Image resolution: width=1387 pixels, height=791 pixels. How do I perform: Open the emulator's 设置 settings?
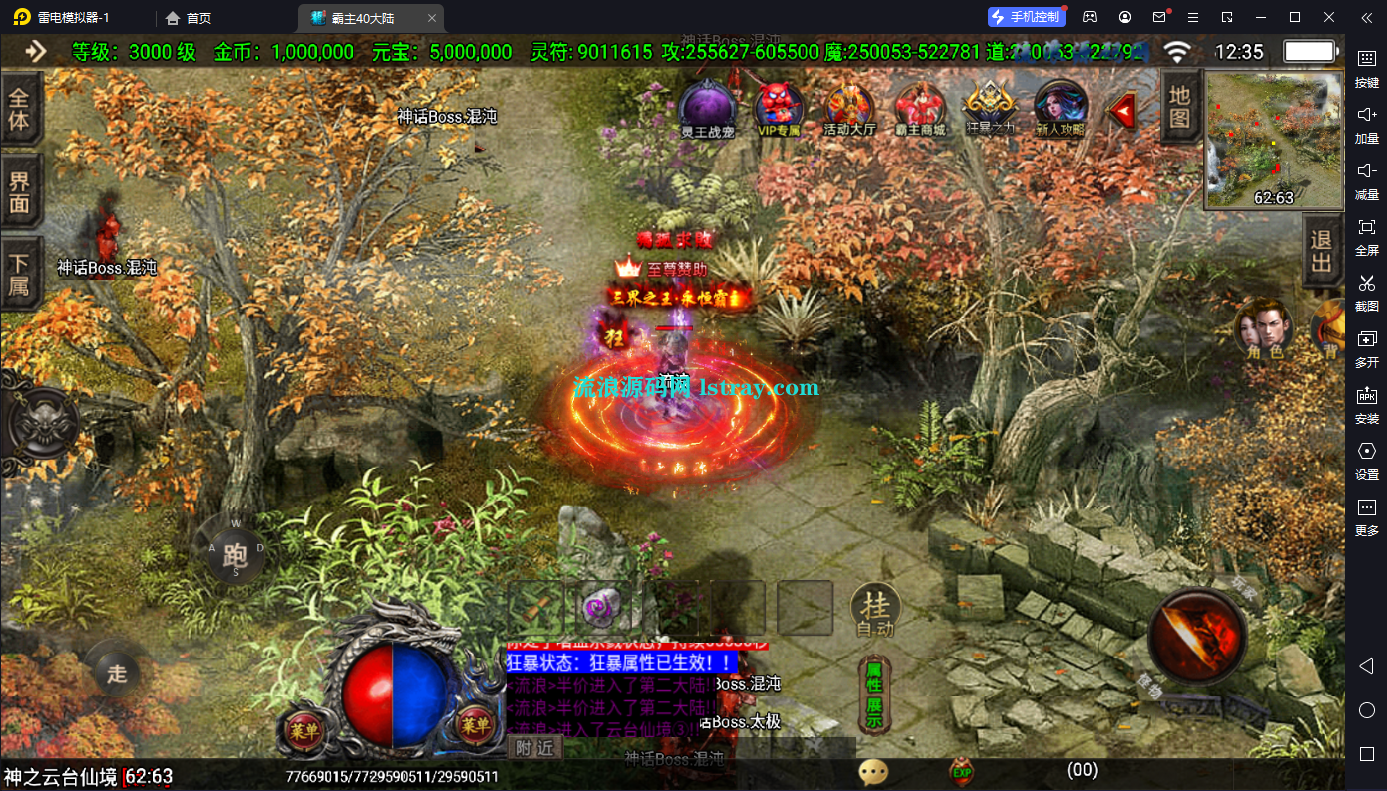click(x=1366, y=459)
